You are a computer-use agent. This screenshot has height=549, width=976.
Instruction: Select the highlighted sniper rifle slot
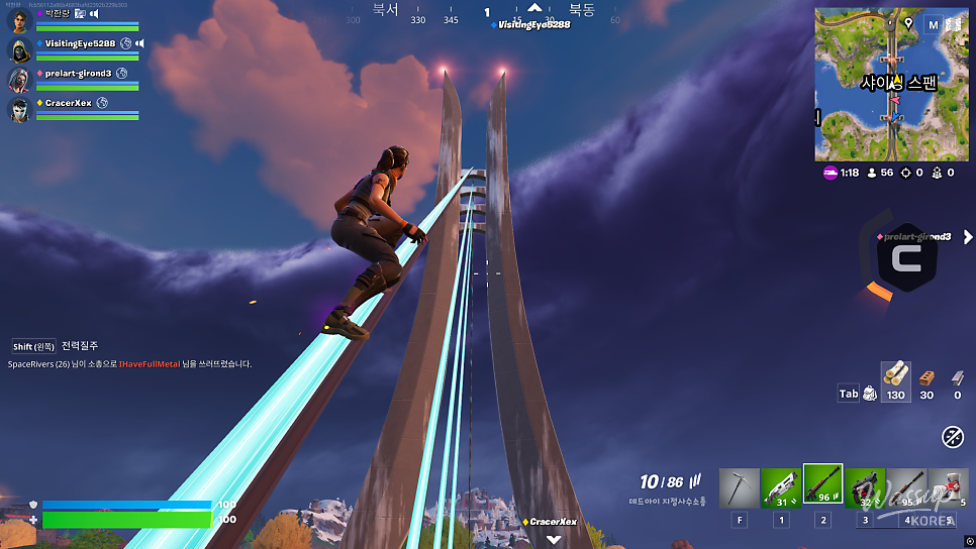822,484
